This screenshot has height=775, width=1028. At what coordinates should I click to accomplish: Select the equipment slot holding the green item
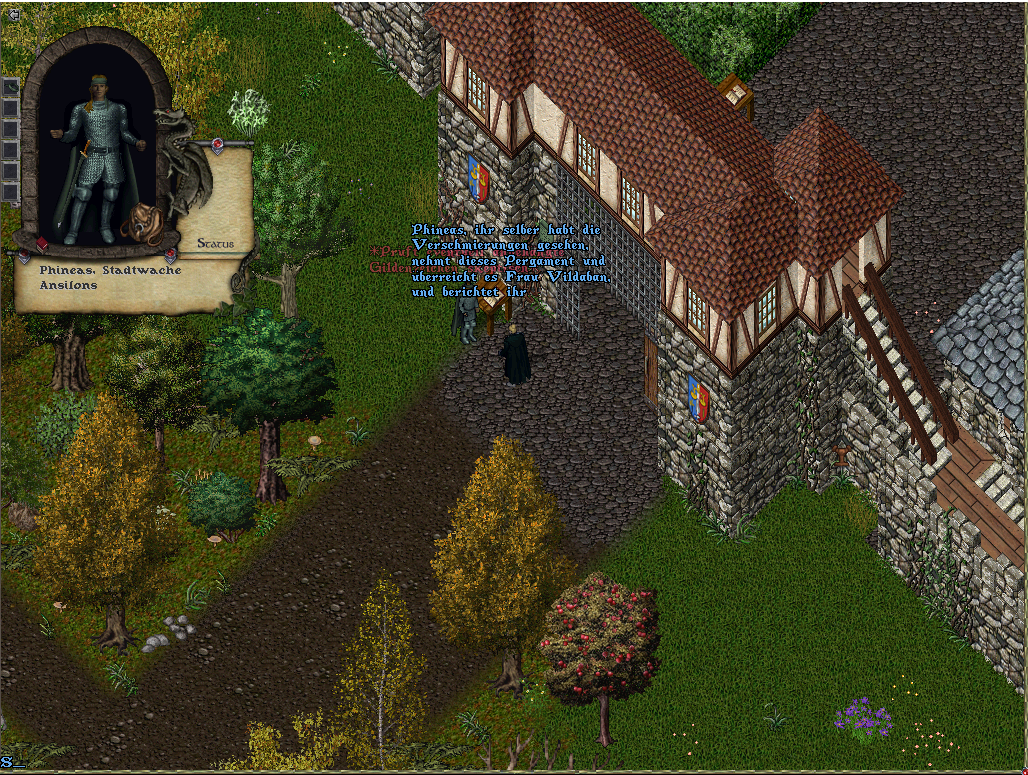[x=10, y=87]
